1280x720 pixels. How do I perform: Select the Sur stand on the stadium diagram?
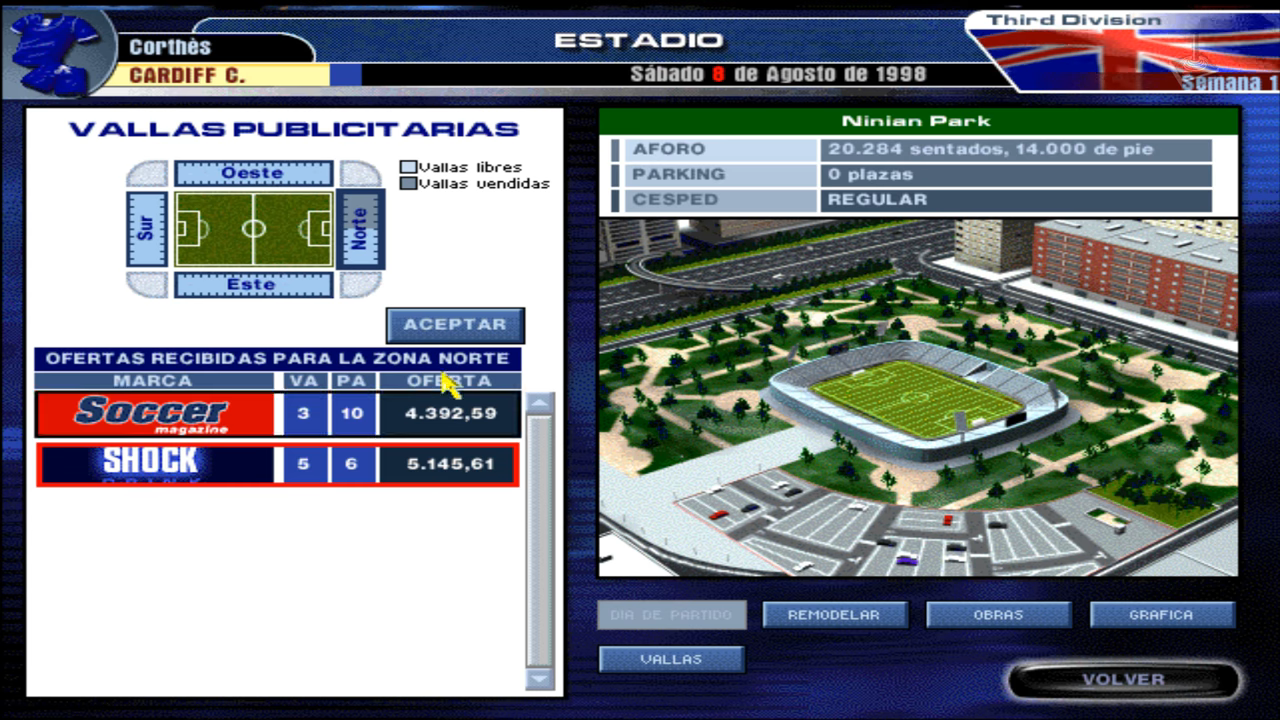pos(146,228)
